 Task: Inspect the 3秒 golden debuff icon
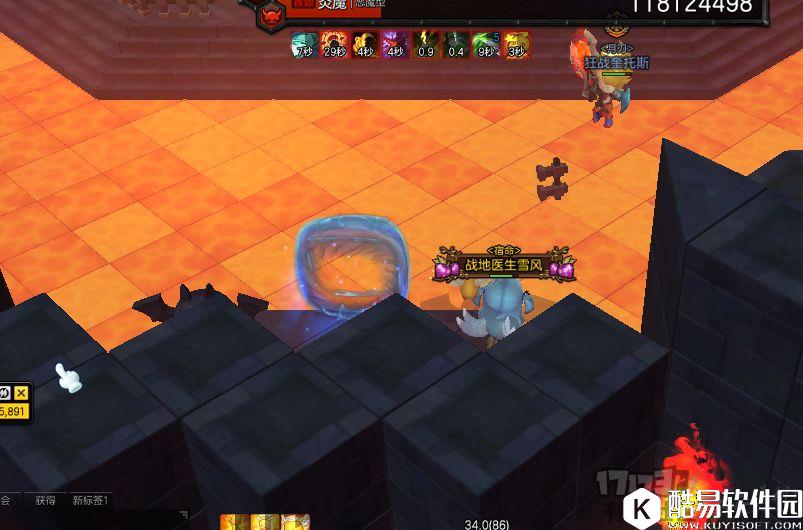[x=517, y=45]
